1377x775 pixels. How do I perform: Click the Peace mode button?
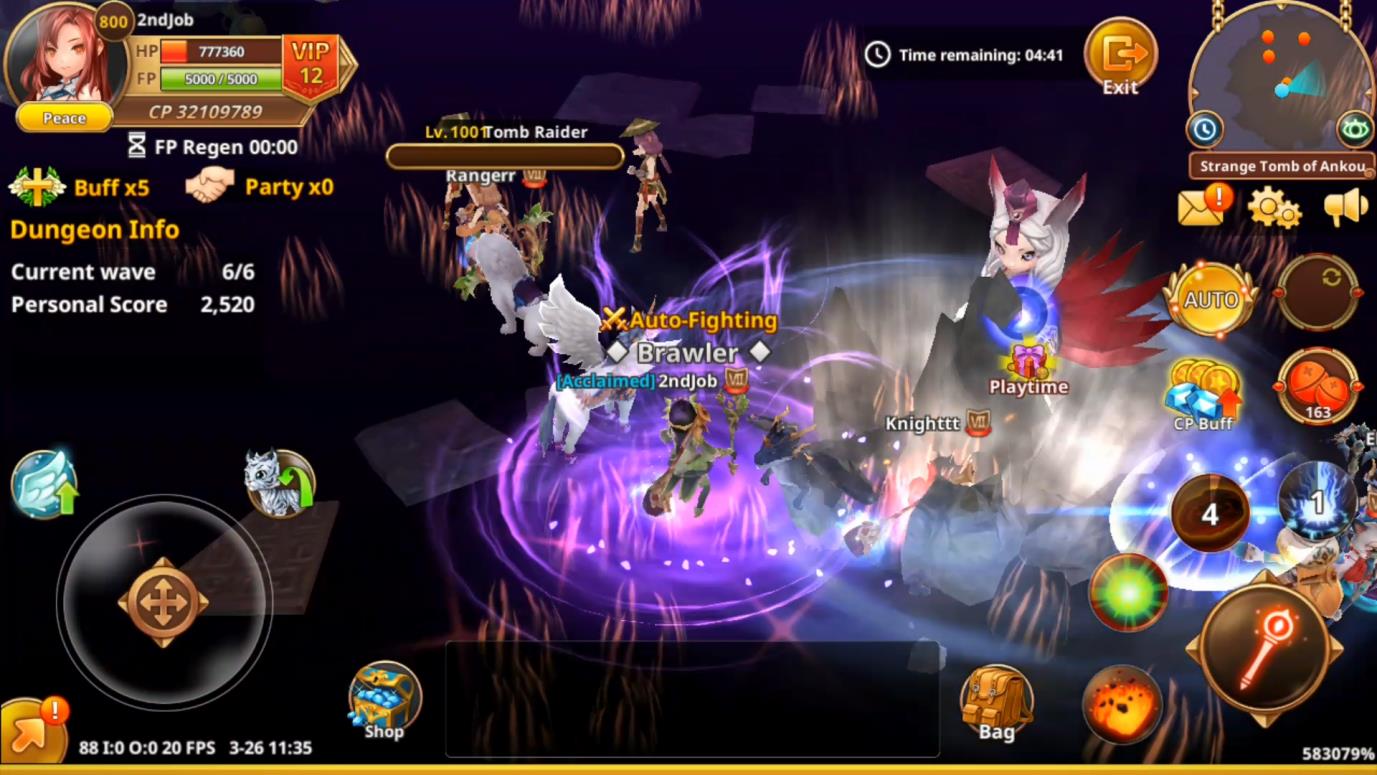[65, 118]
